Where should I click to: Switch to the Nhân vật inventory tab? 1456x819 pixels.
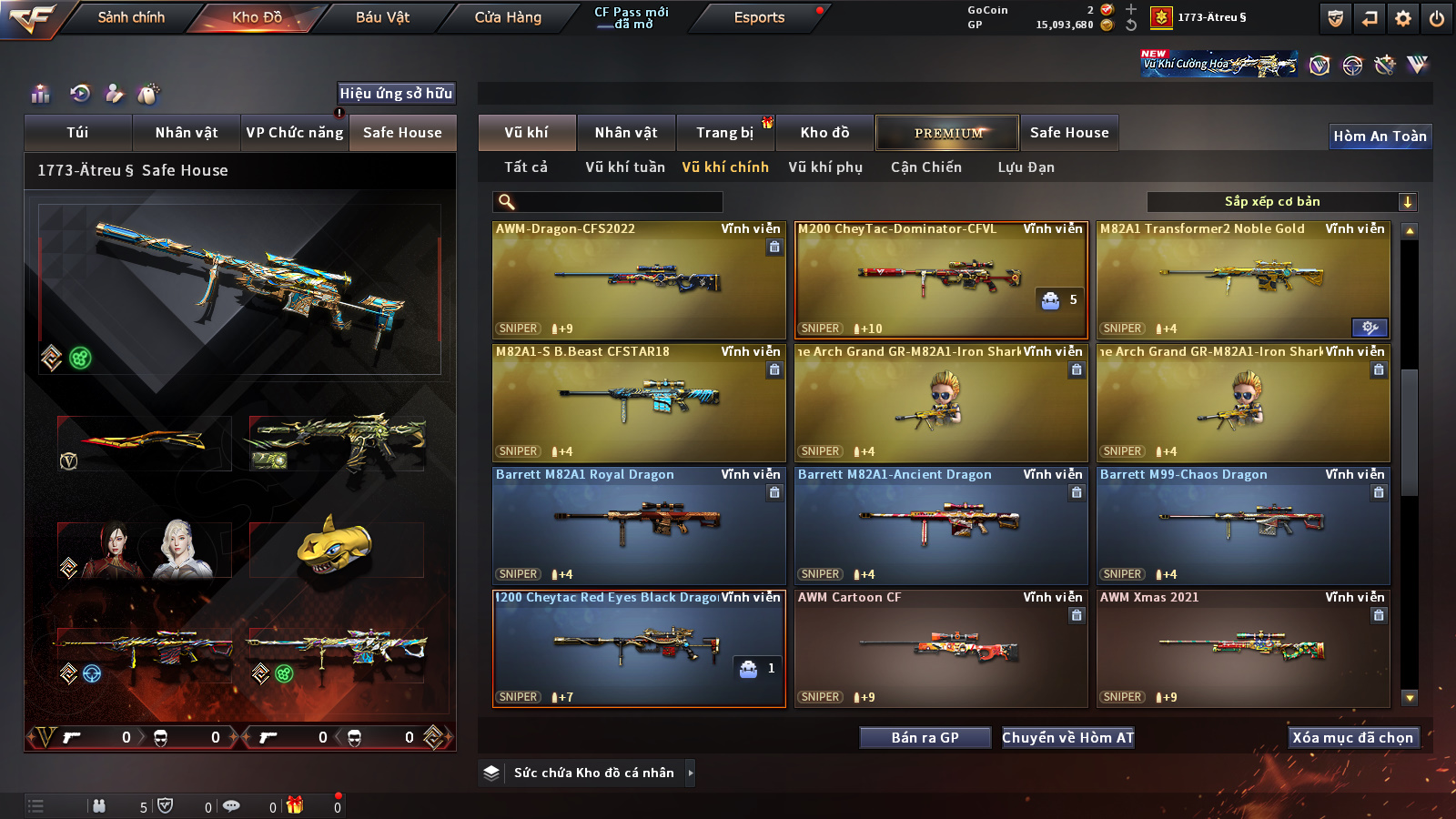click(626, 133)
